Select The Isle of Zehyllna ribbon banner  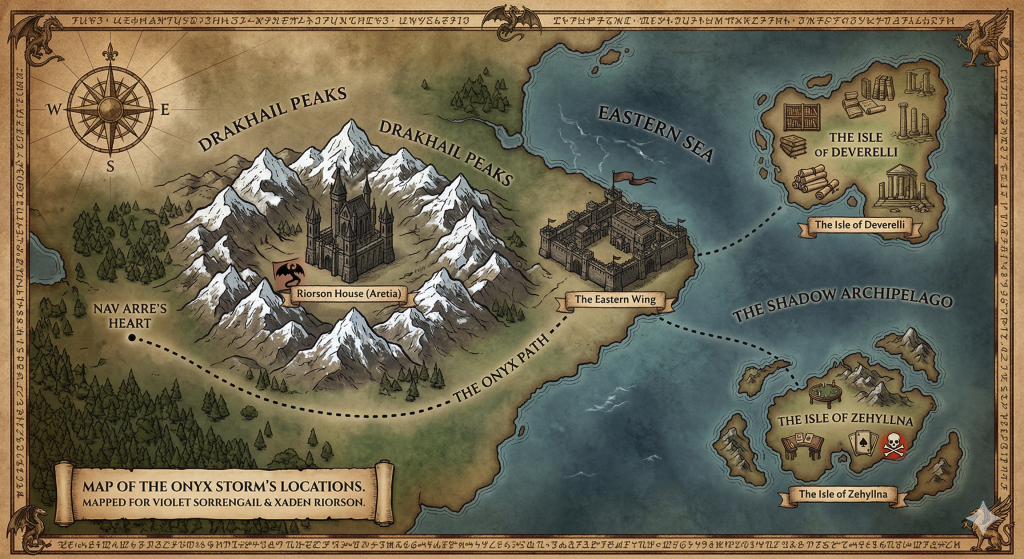coord(842,494)
